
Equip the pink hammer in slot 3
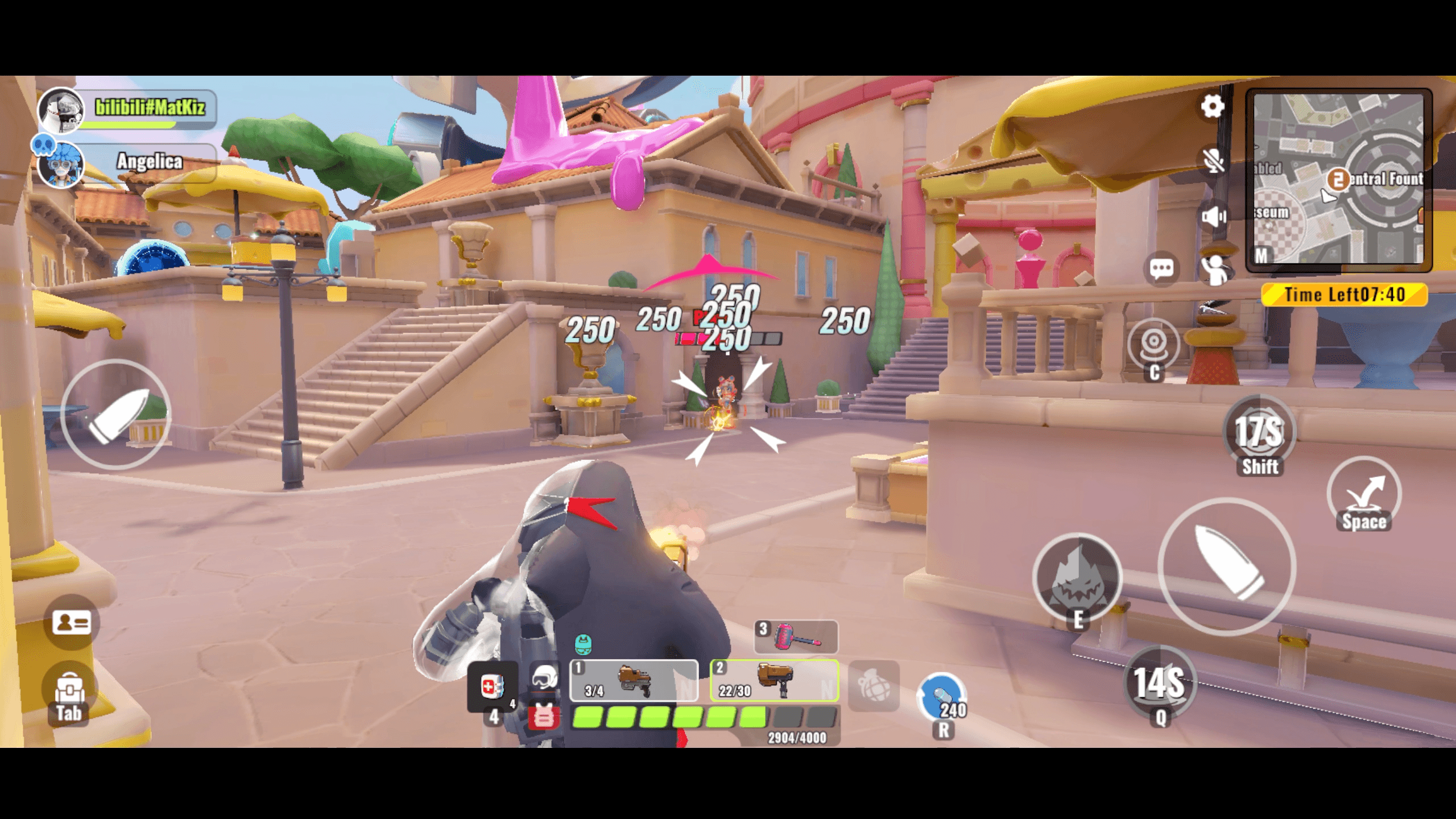796,636
